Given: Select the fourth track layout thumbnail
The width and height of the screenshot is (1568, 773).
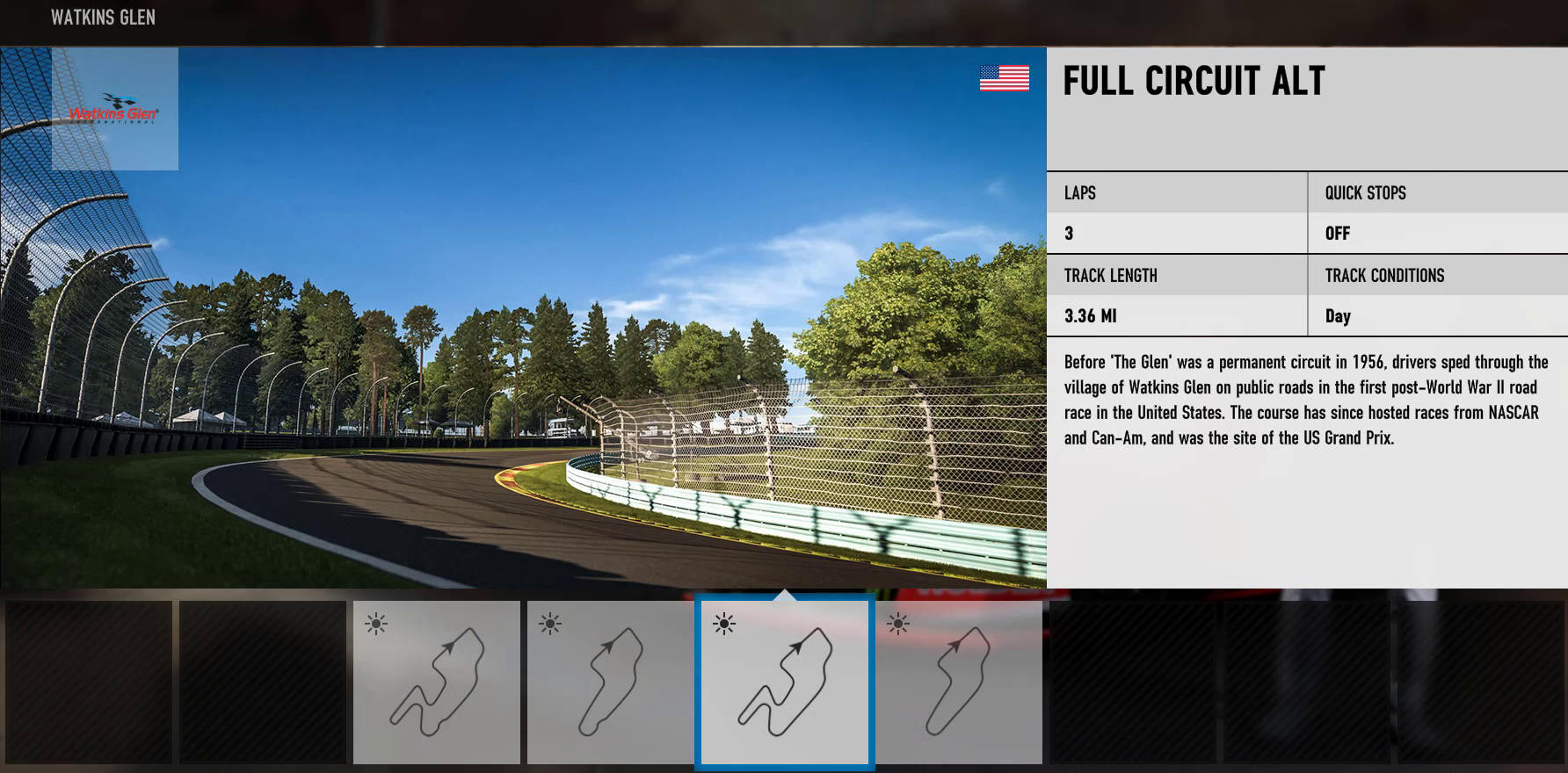Looking at the screenshot, I should click(961, 683).
